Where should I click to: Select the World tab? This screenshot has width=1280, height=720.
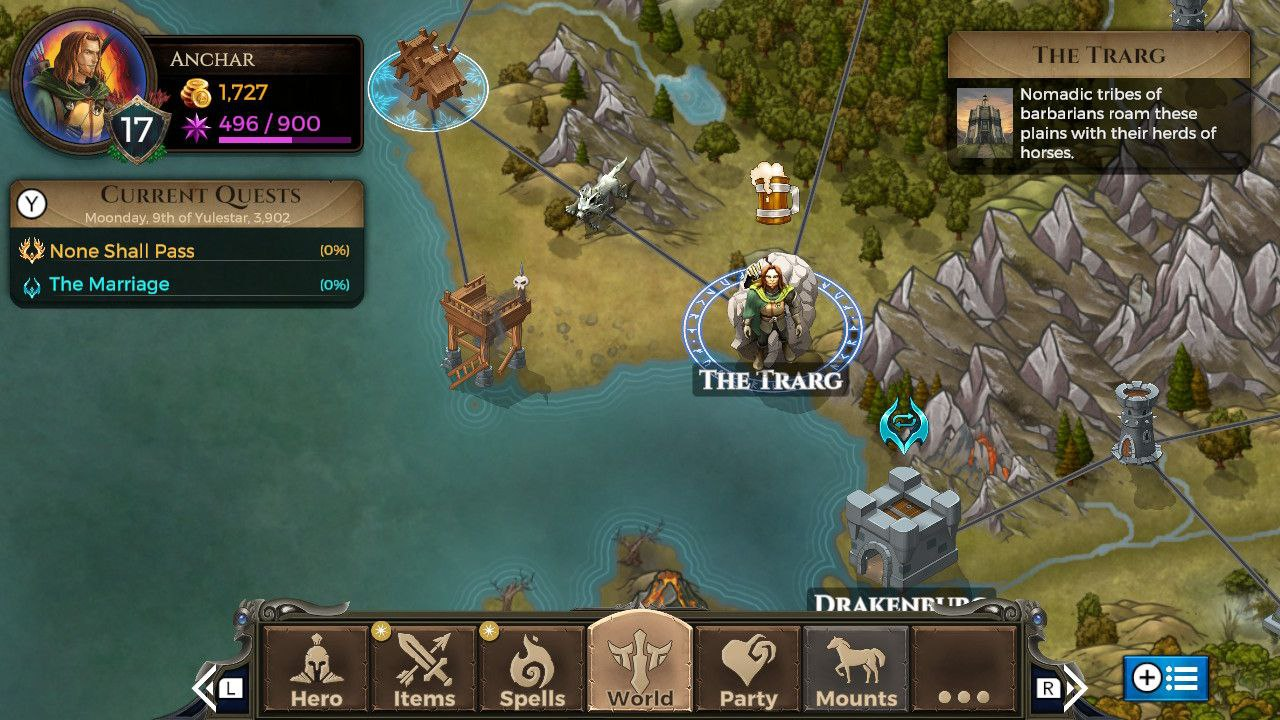click(x=640, y=668)
